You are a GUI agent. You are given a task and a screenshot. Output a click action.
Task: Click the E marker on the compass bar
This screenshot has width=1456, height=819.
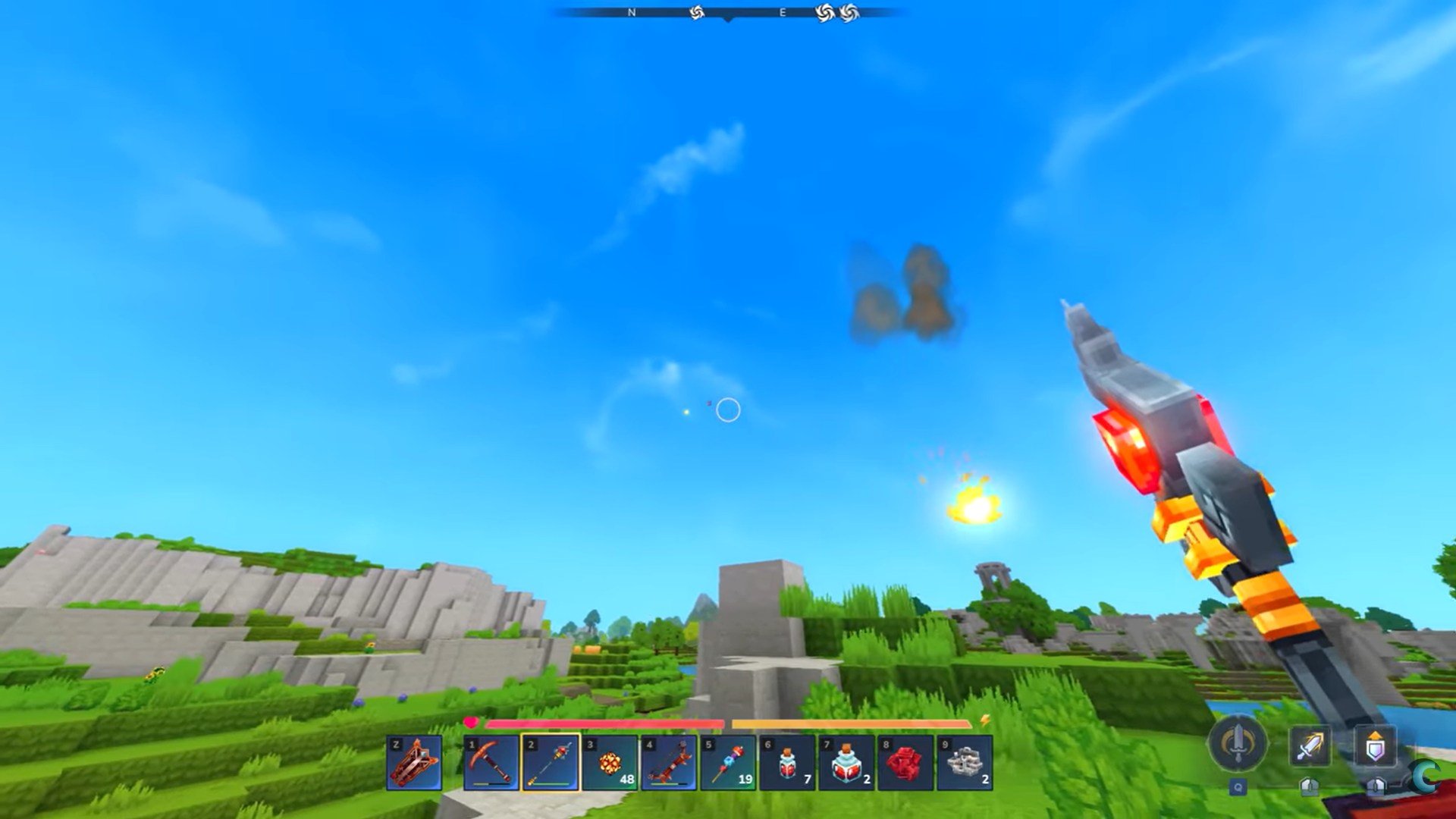[782, 12]
